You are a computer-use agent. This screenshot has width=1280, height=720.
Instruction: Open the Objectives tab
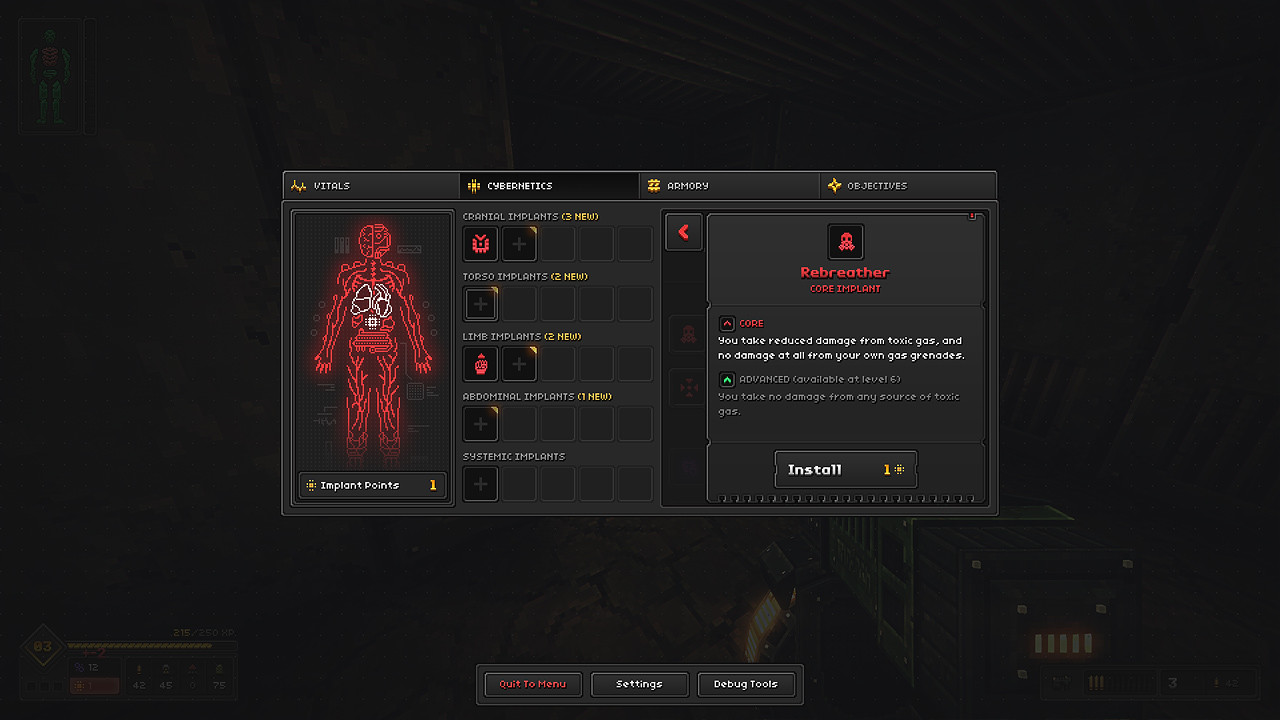tap(908, 185)
